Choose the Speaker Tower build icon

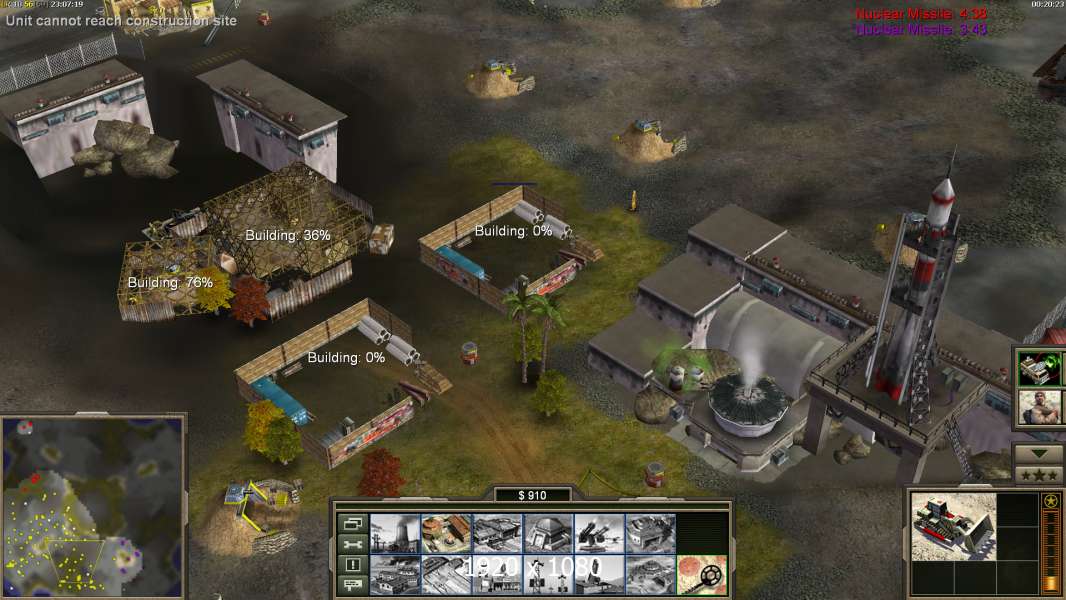pyautogui.click(x=548, y=574)
